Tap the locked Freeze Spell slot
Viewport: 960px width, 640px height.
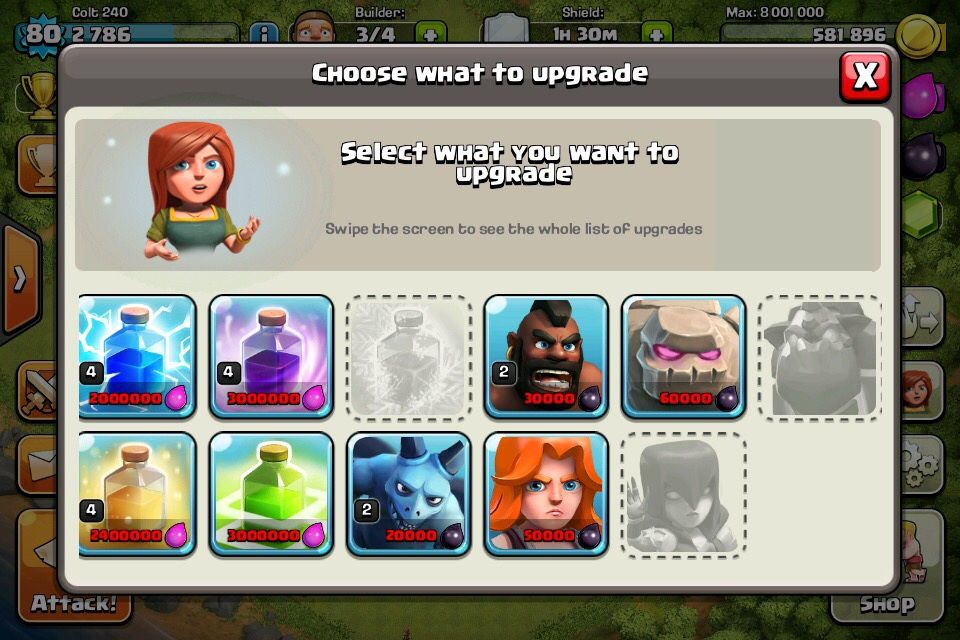[x=409, y=356]
